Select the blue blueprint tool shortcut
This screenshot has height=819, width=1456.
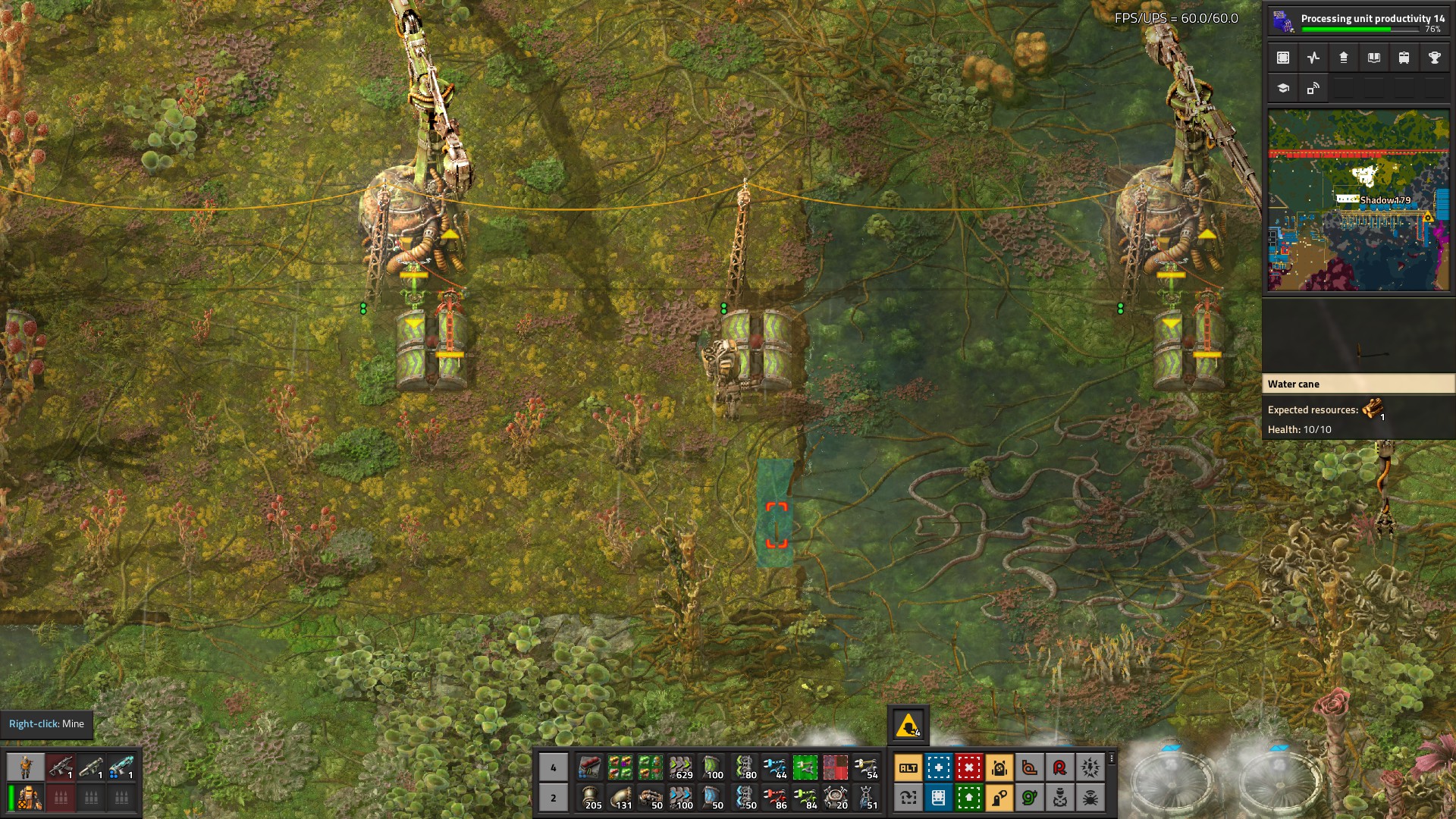click(938, 767)
